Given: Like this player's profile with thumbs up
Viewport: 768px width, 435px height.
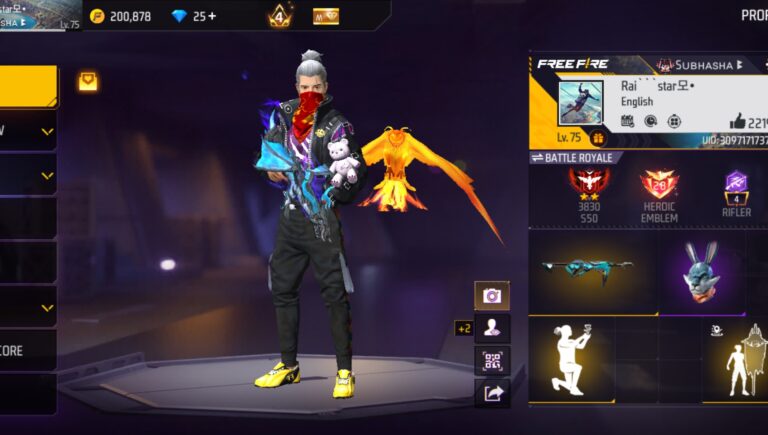Looking at the screenshot, I should tap(739, 120).
